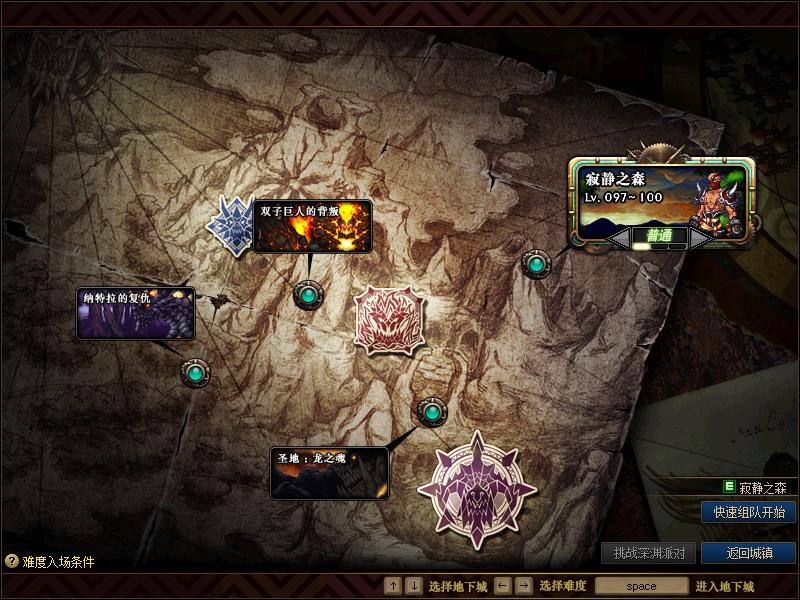800x600 pixels.
Task: Select the blue crest emblem on the map
Action: pyautogui.click(x=230, y=225)
